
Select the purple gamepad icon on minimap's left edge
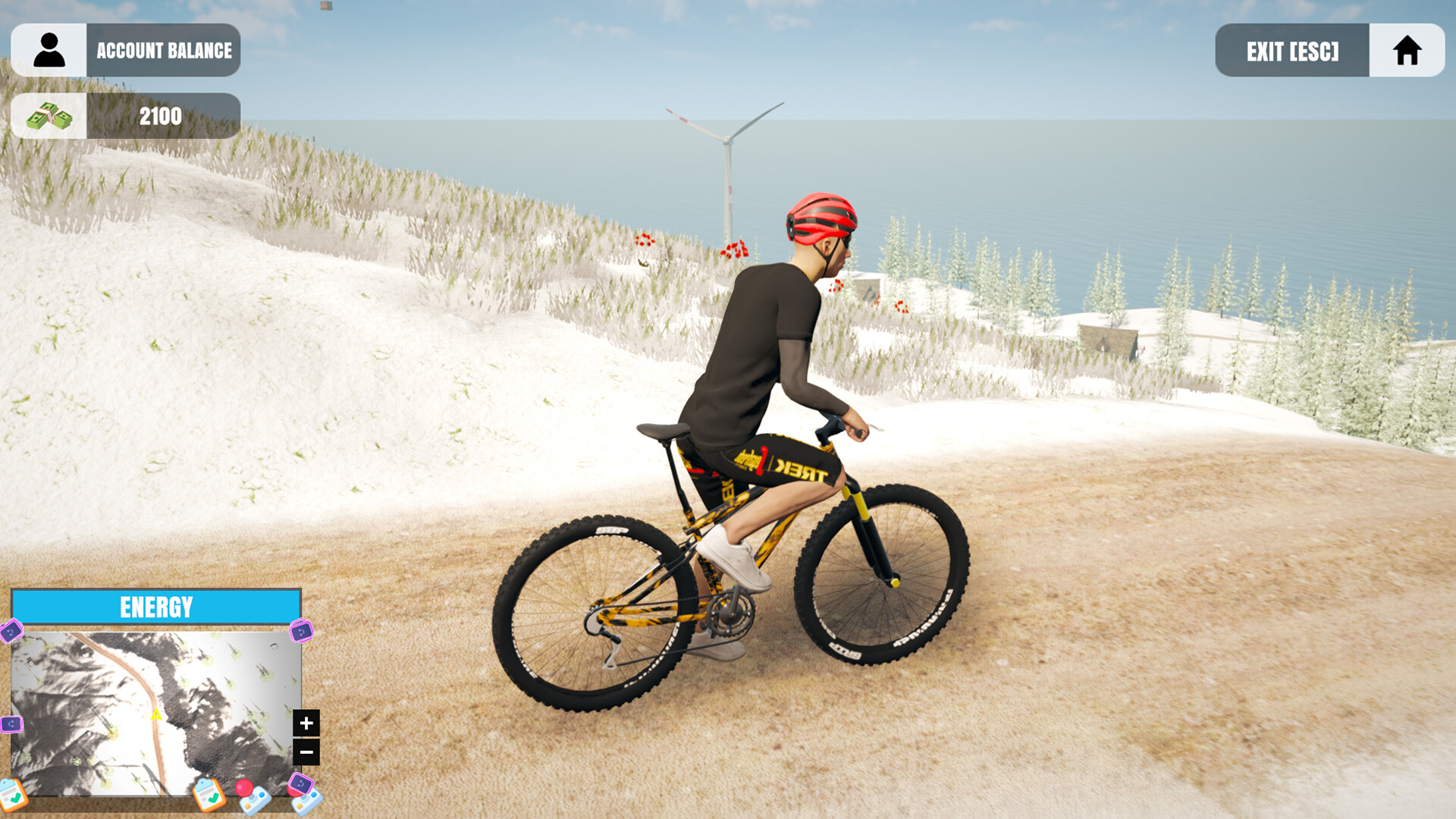pos(11,723)
